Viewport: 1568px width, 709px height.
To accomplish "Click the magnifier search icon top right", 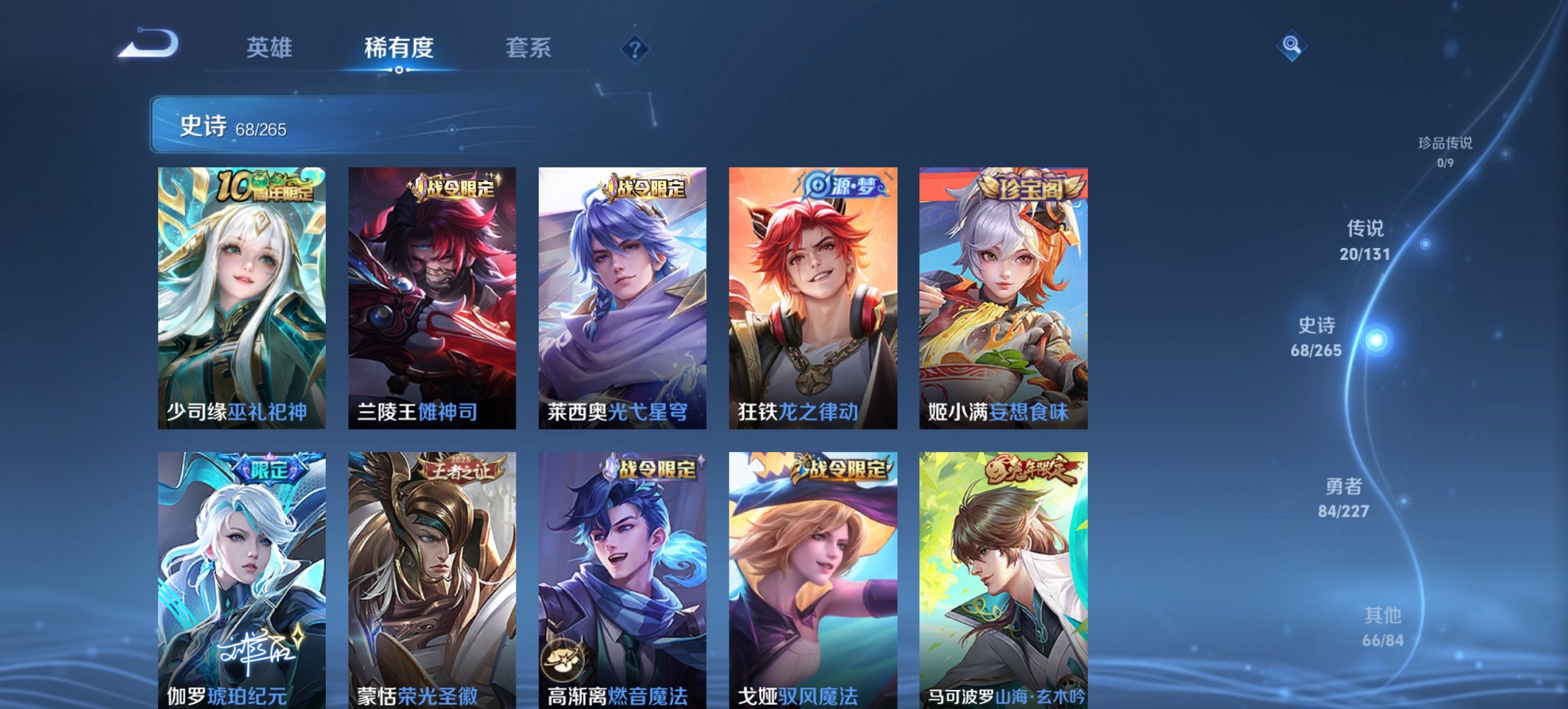I will point(1292,47).
